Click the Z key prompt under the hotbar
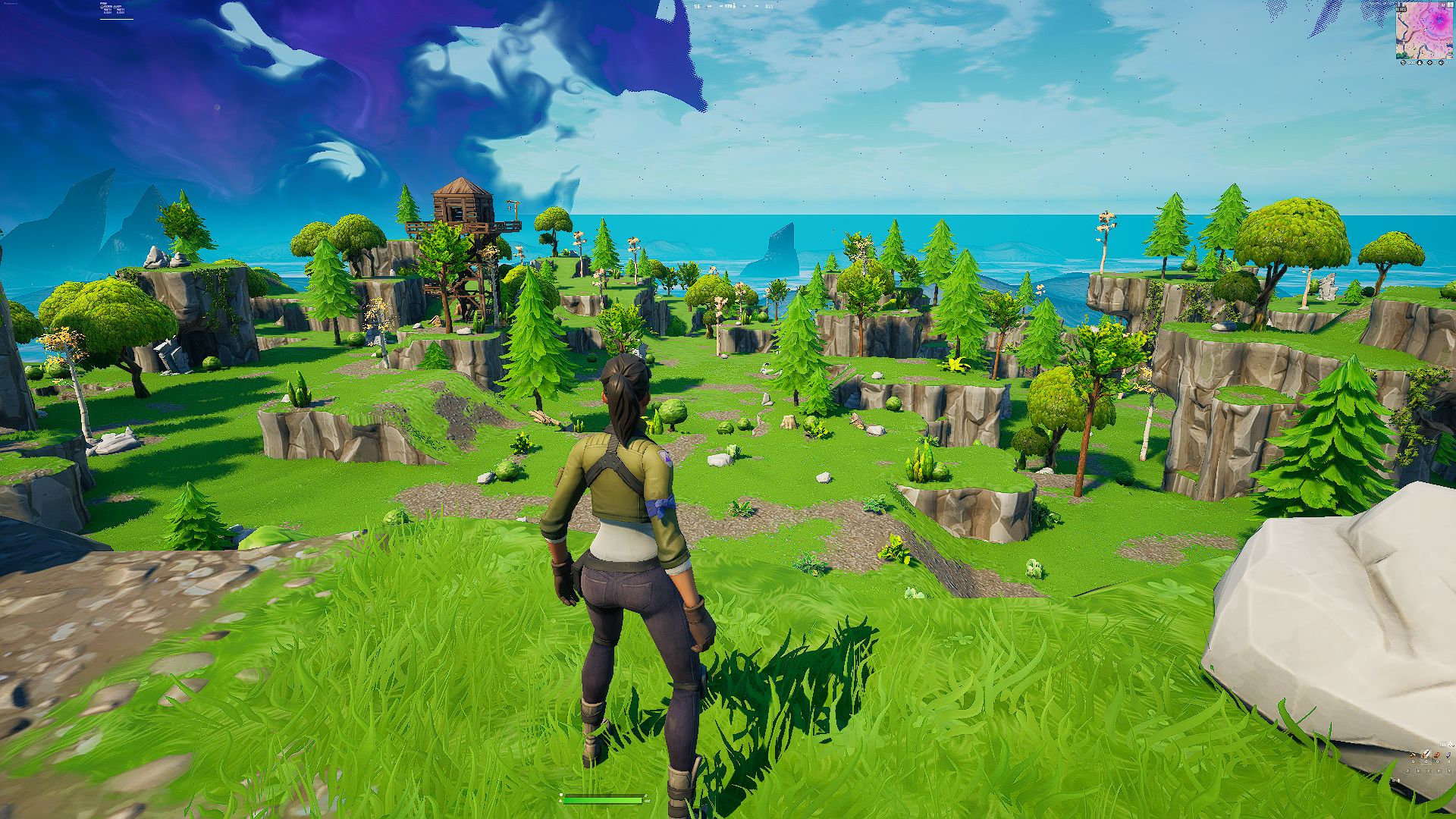This screenshot has width=1456, height=819. click(1407, 771)
